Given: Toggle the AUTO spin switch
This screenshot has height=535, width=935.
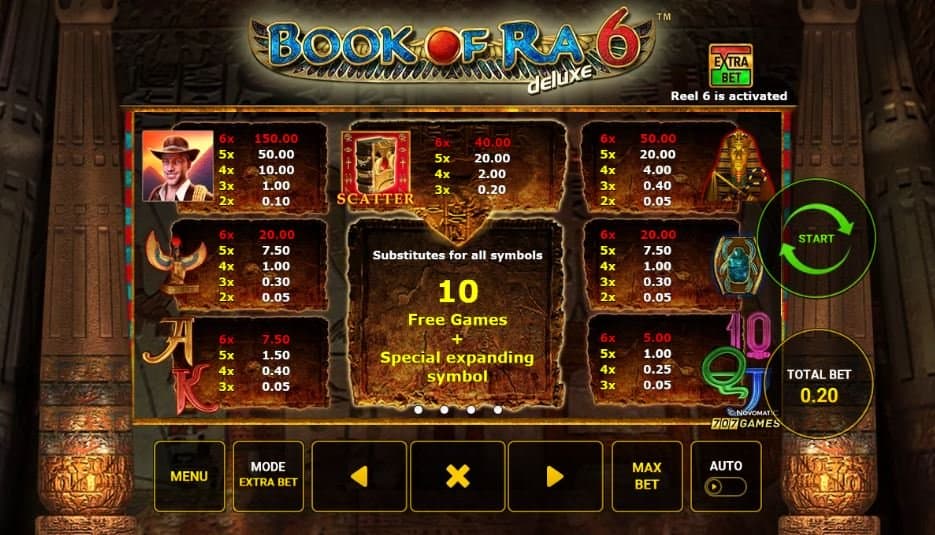Looking at the screenshot, I should click(x=726, y=486).
